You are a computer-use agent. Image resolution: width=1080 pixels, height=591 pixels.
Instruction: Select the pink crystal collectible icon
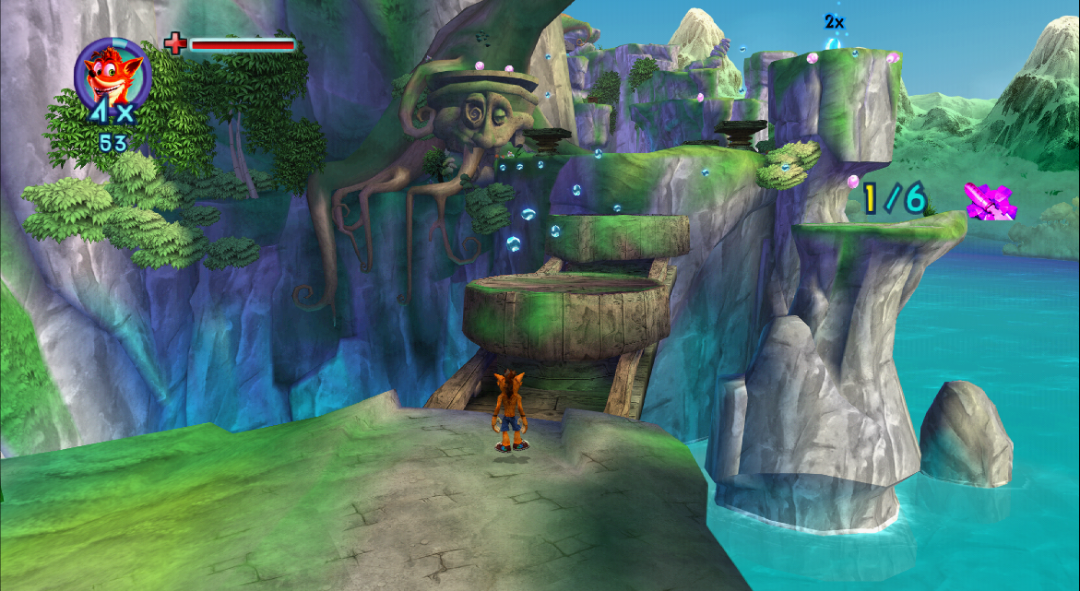(990, 201)
